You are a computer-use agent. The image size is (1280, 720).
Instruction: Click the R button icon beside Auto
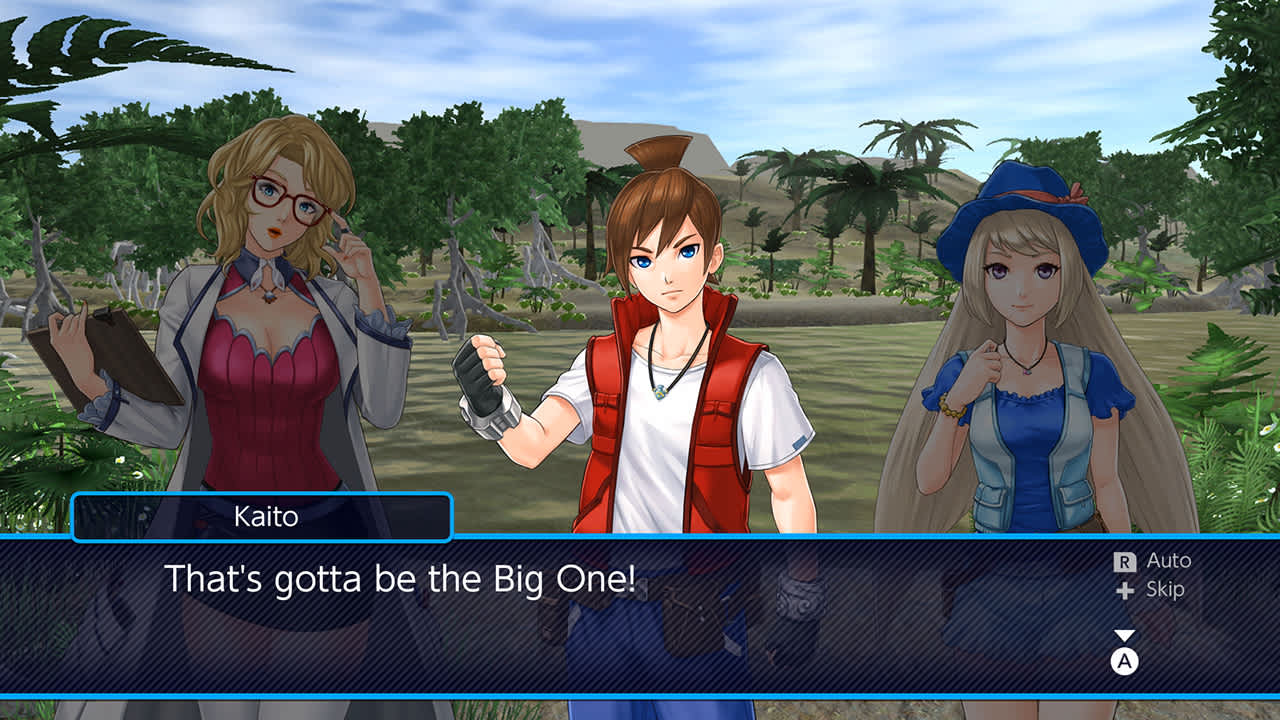[x=1125, y=562]
